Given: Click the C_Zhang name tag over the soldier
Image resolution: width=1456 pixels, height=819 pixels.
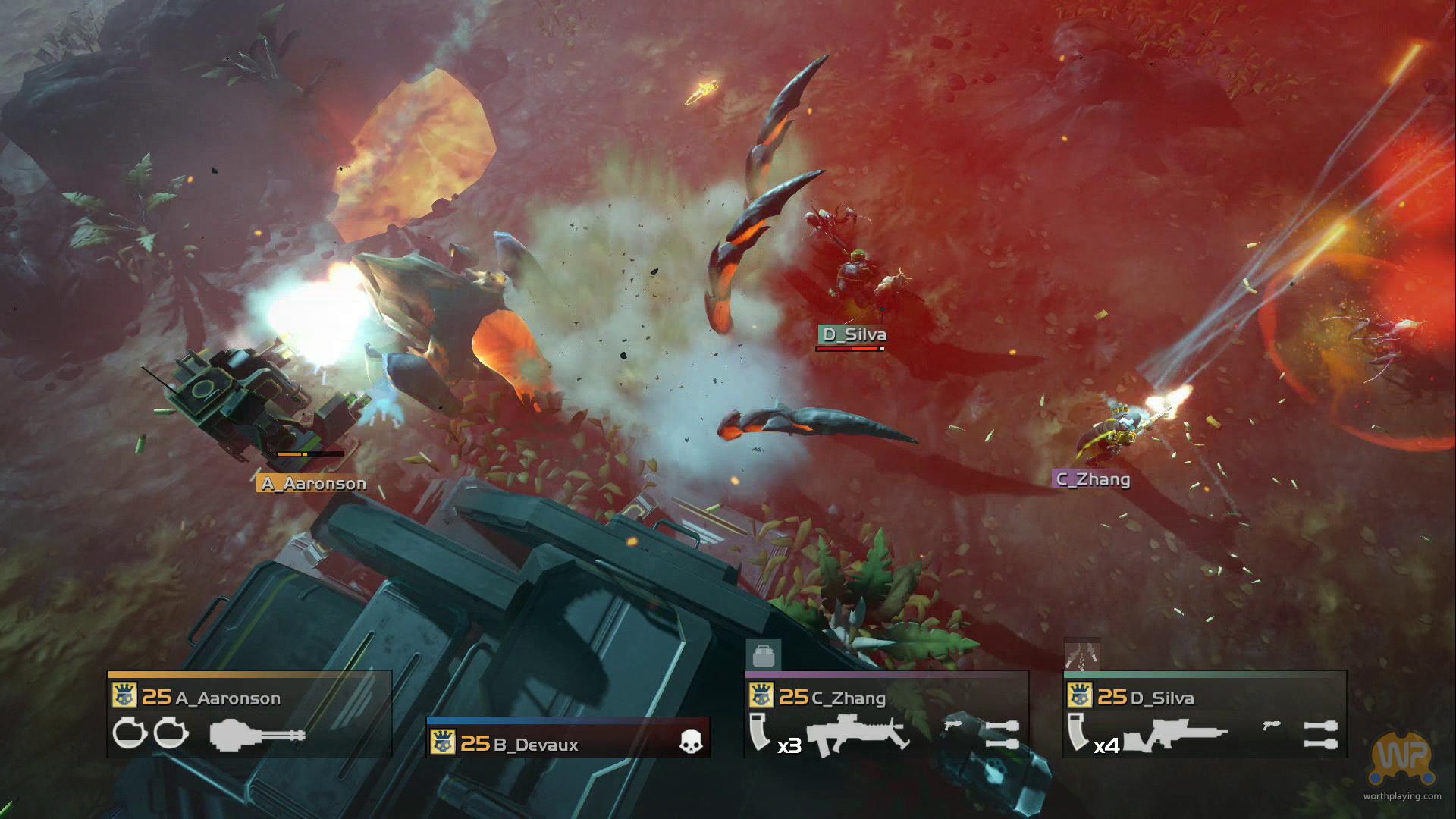Looking at the screenshot, I should (x=1093, y=479).
